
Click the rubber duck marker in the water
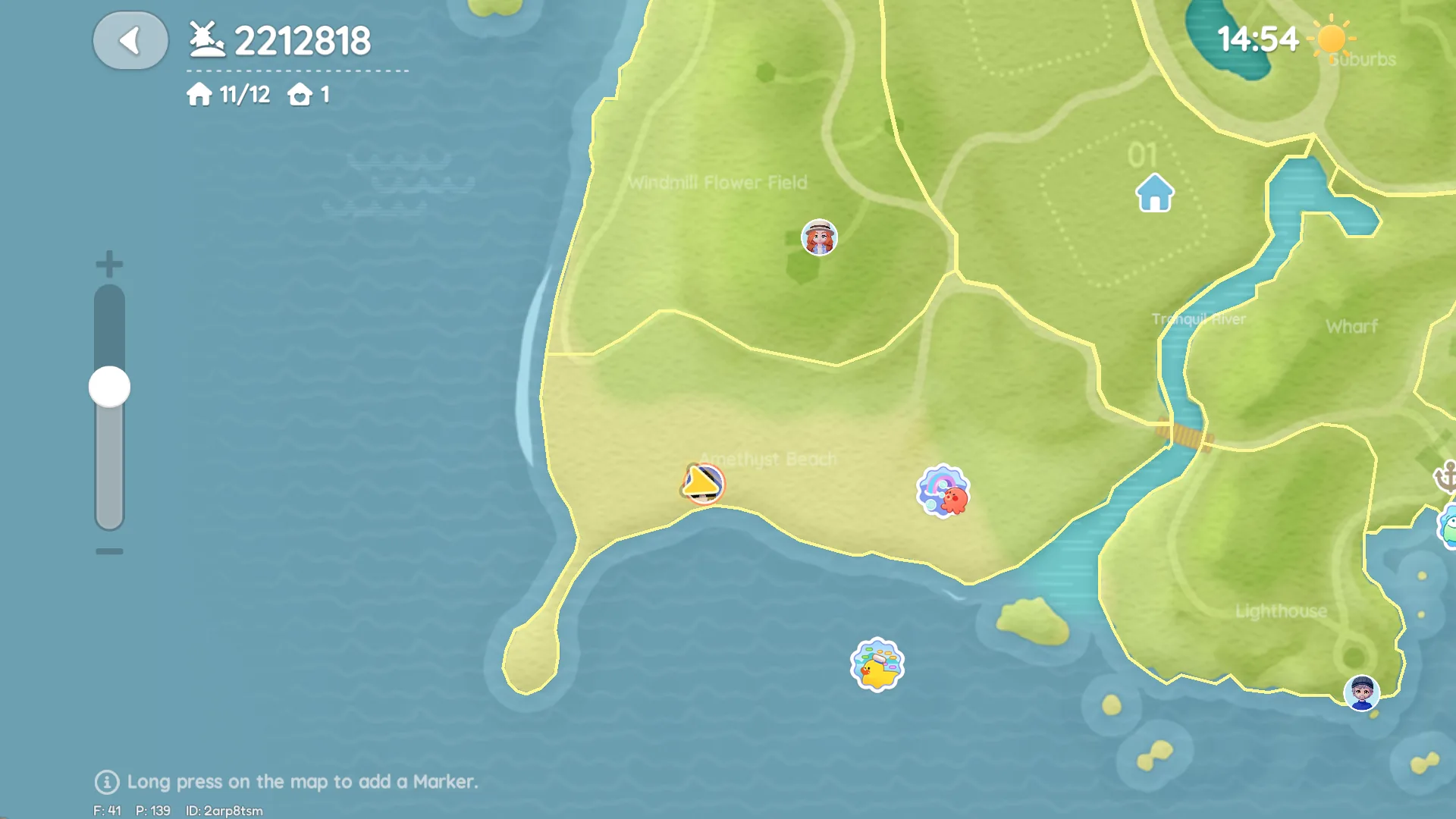tap(876, 665)
